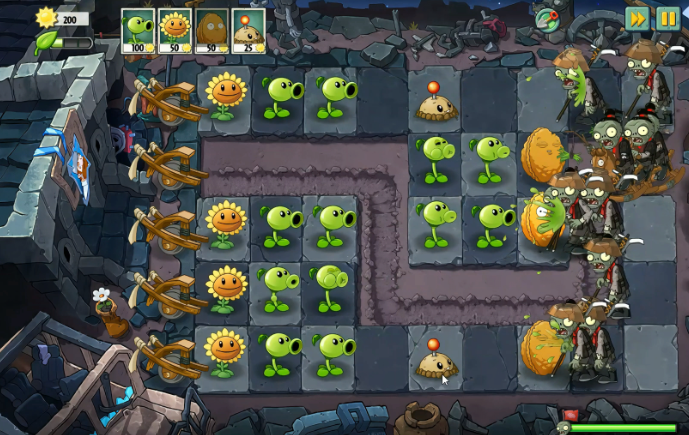This screenshot has height=435, width=689.
Task: Select the Potato Mine seed packet
Action: [248, 30]
